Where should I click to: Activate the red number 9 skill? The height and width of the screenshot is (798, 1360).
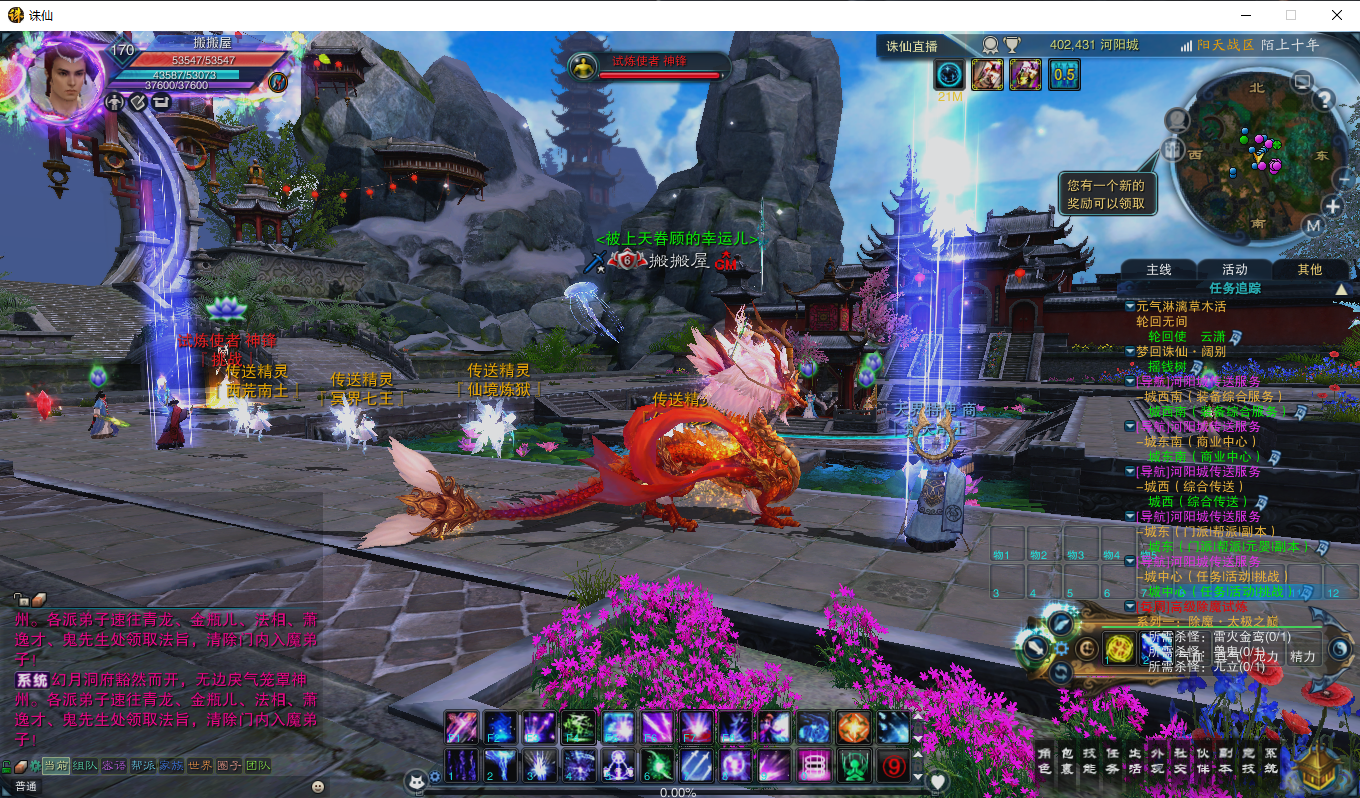pyautogui.click(x=892, y=766)
